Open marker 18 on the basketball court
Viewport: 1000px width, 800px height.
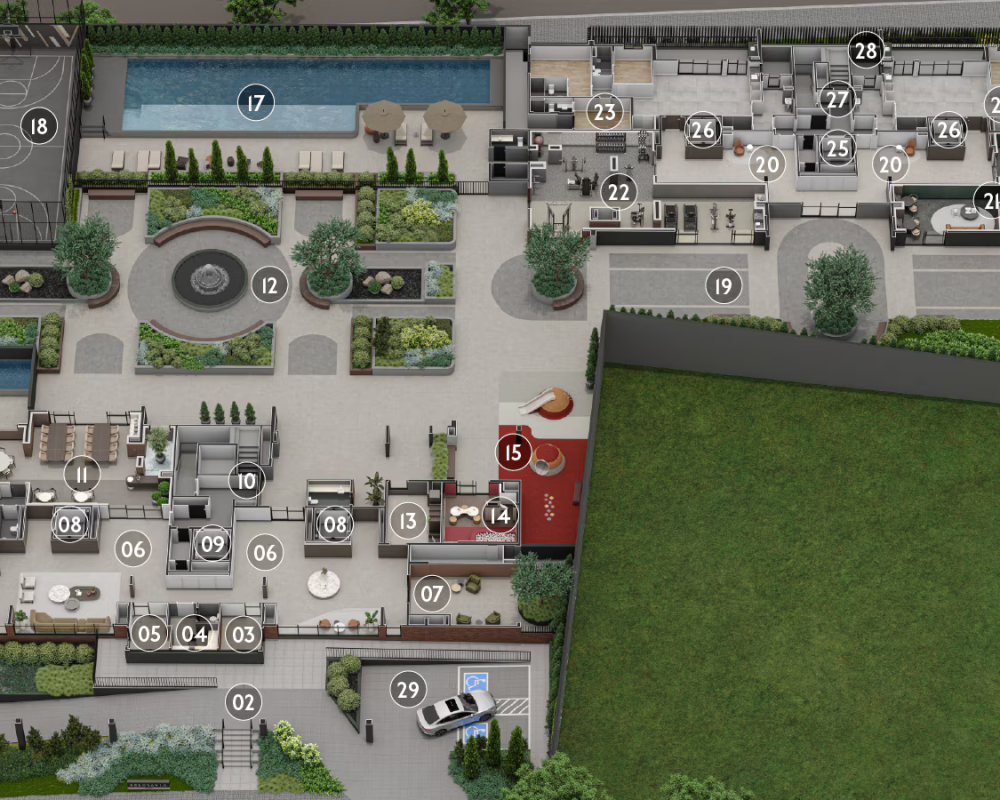coord(38,127)
